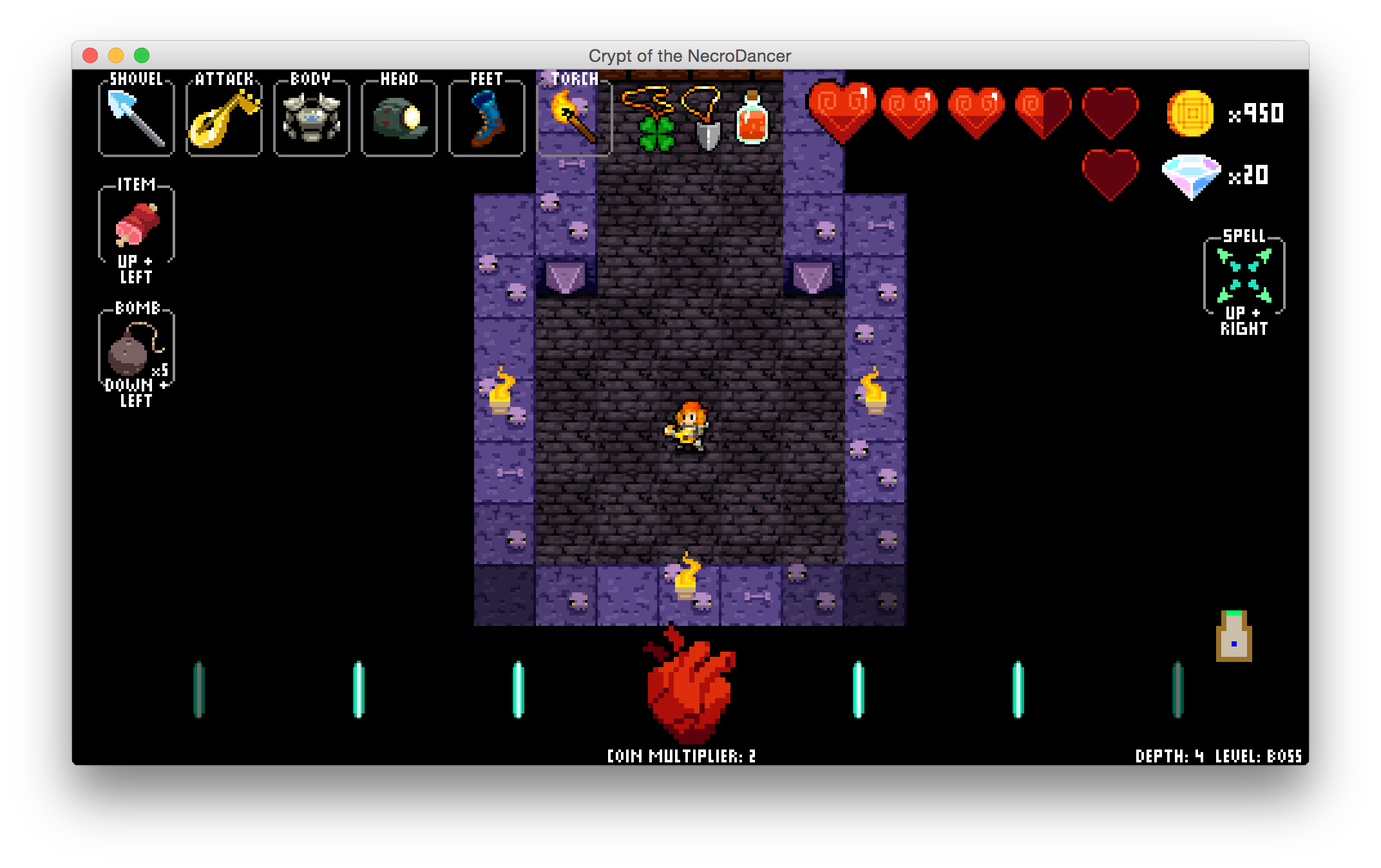Minimize the Crypt of the NecroDancer window

click(116, 55)
